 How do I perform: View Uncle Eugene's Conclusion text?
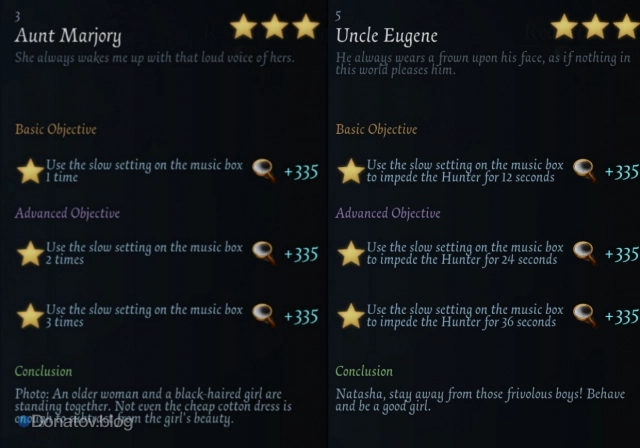(471, 401)
